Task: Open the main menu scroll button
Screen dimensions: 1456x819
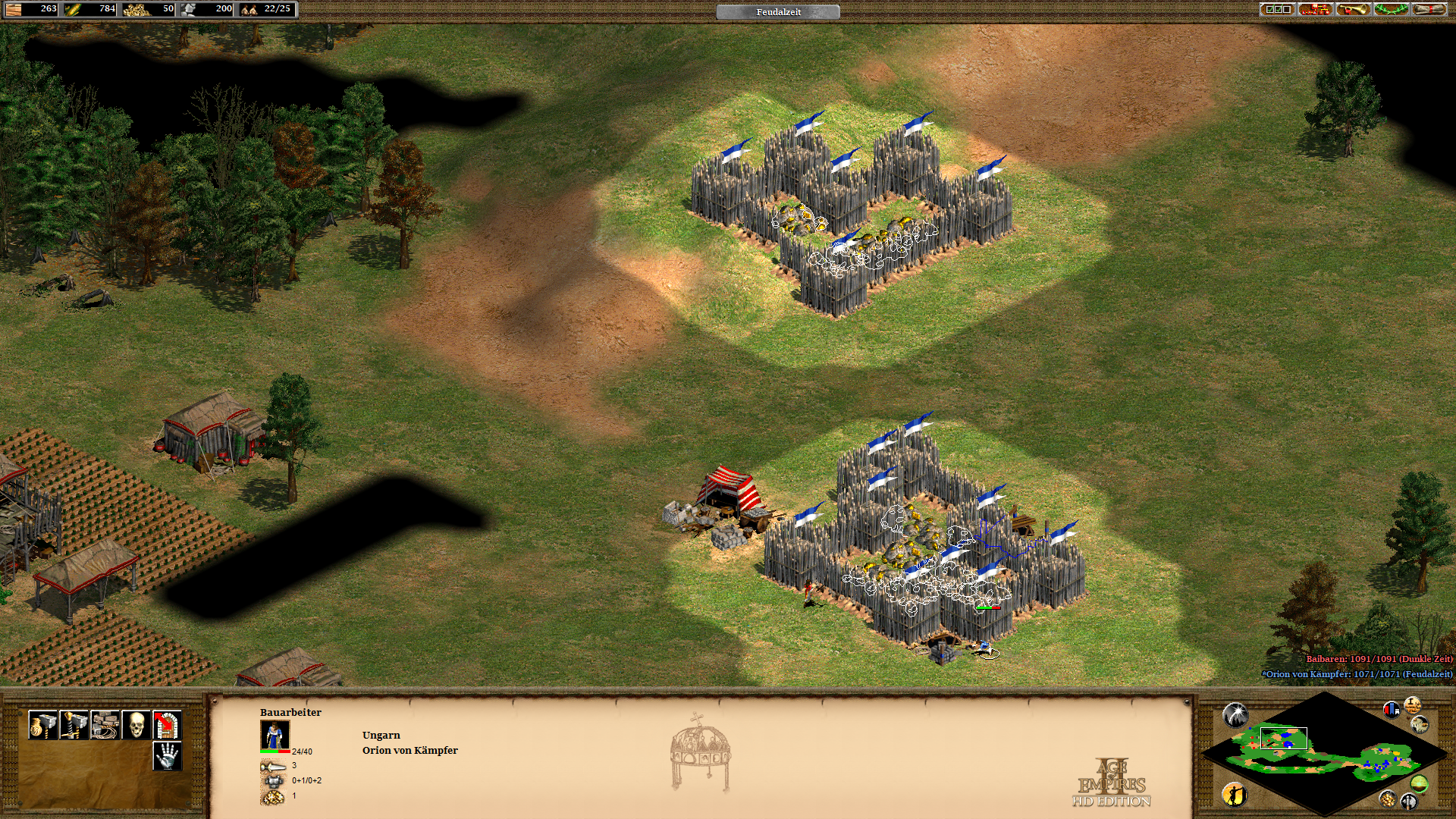Action: [x=1429, y=9]
